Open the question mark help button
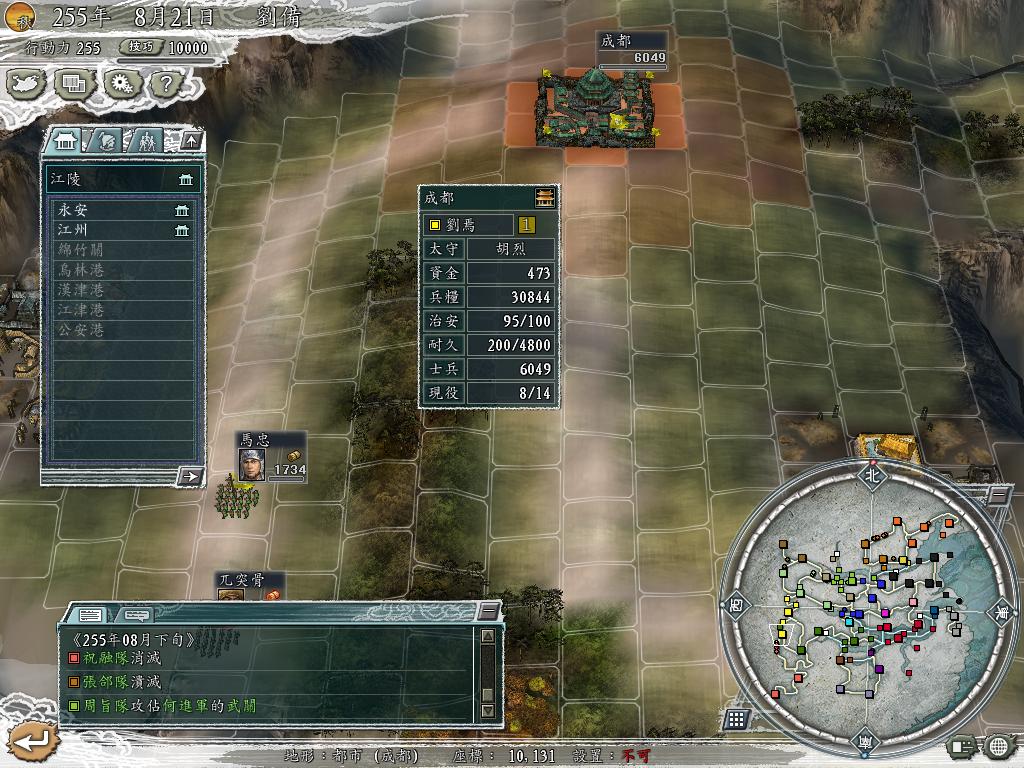 pos(164,83)
